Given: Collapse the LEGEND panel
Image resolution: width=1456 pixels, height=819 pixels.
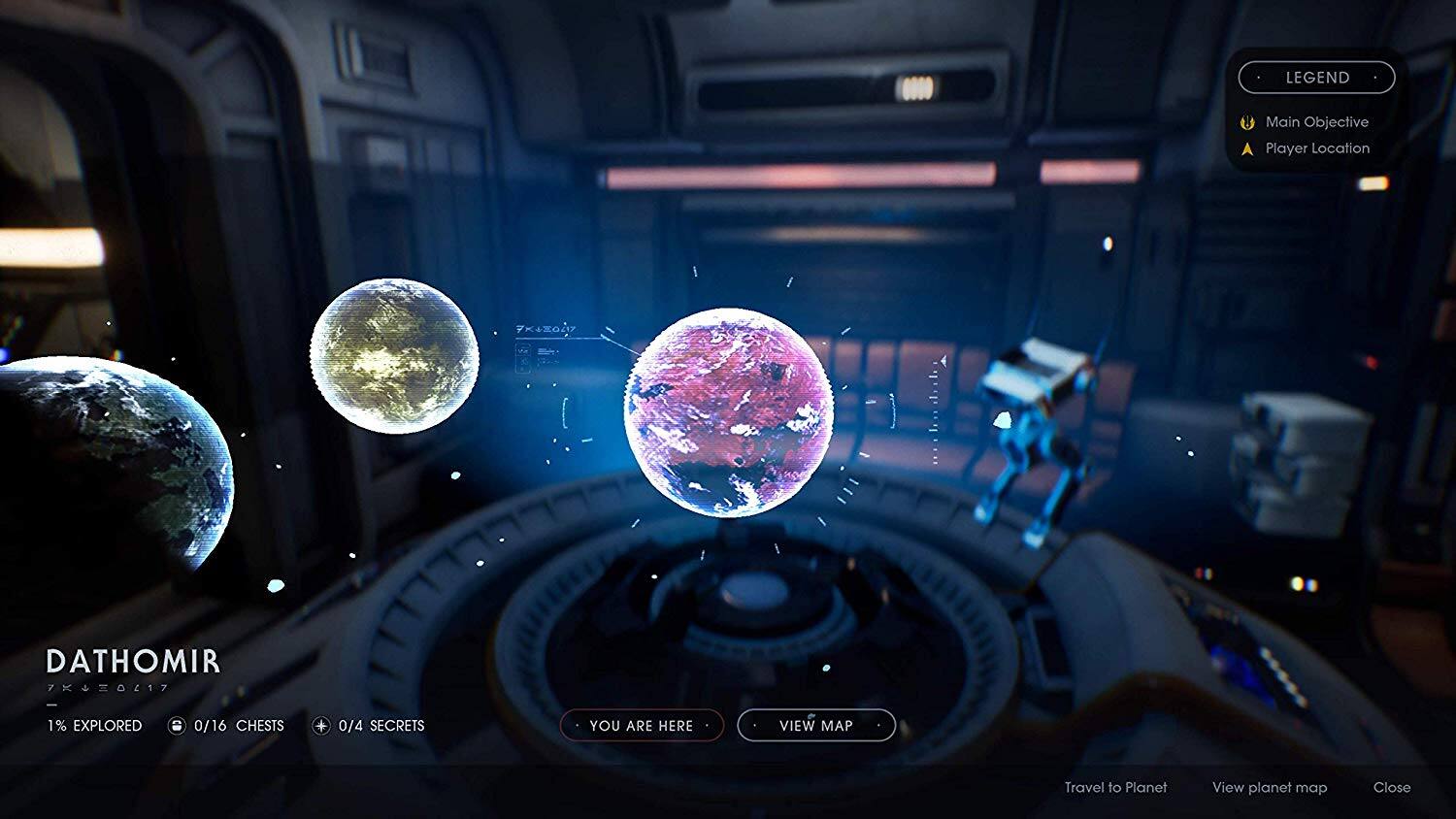Looking at the screenshot, I should (1317, 77).
